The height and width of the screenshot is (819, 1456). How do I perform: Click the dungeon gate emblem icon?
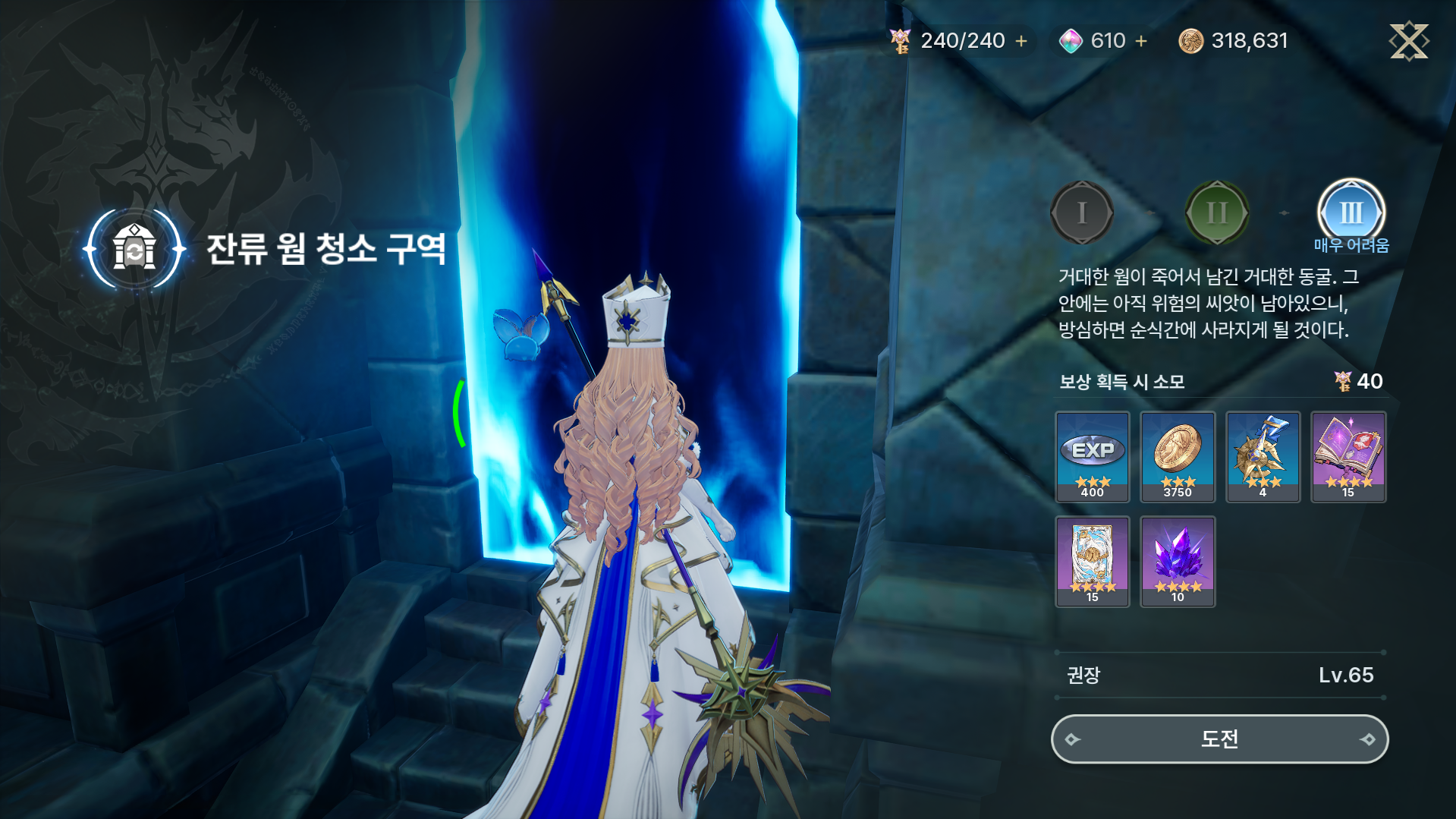134,249
